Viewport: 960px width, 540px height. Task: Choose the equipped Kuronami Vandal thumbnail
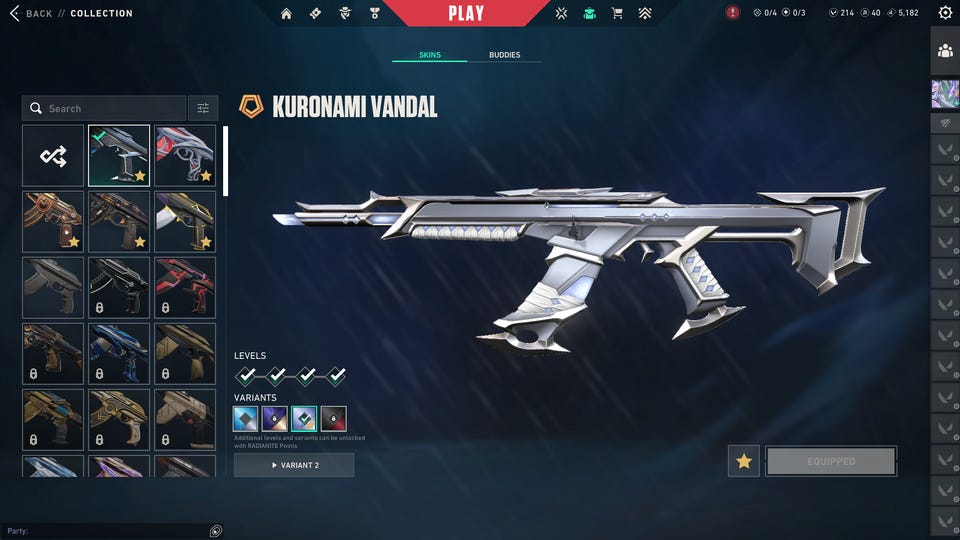click(x=119, y=155)
